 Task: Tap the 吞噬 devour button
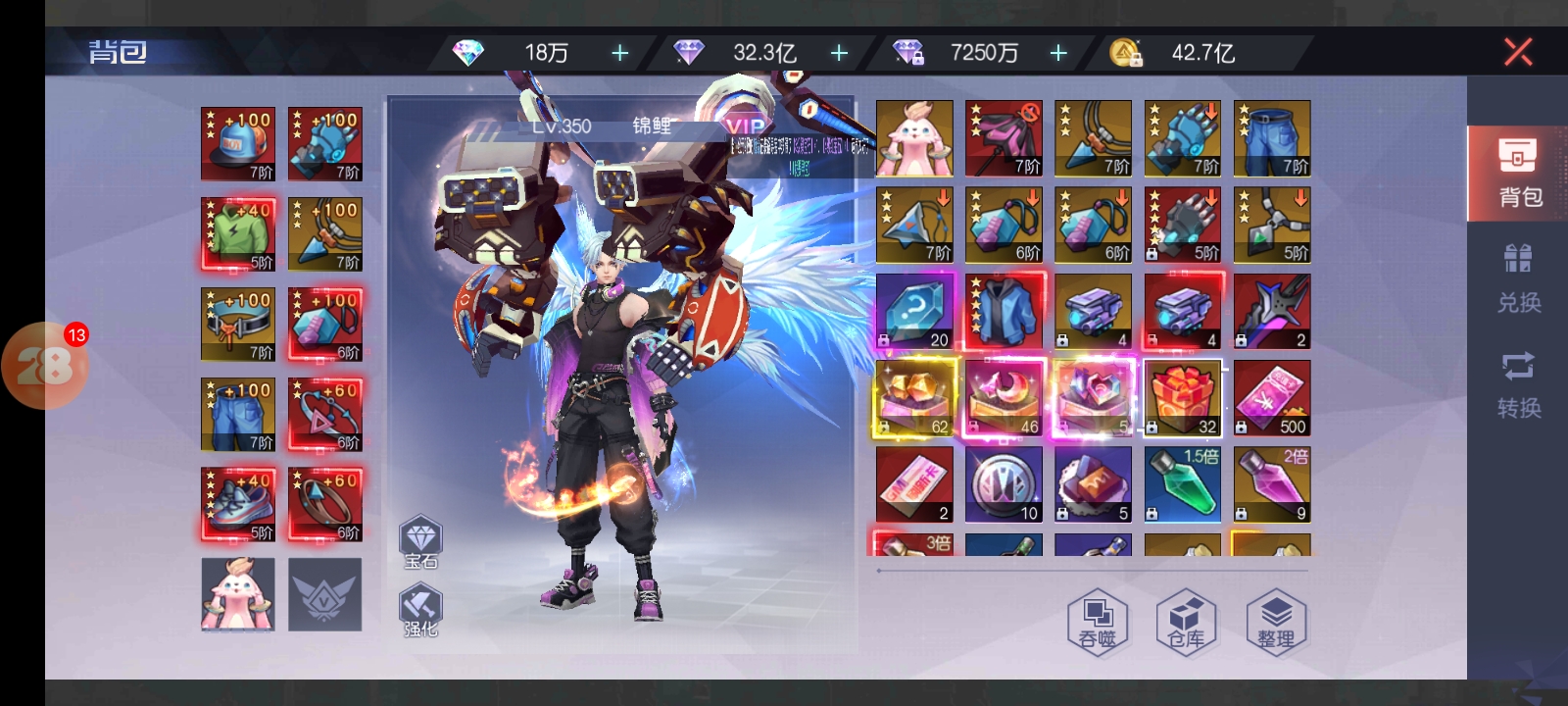(x=1098, y=623)
